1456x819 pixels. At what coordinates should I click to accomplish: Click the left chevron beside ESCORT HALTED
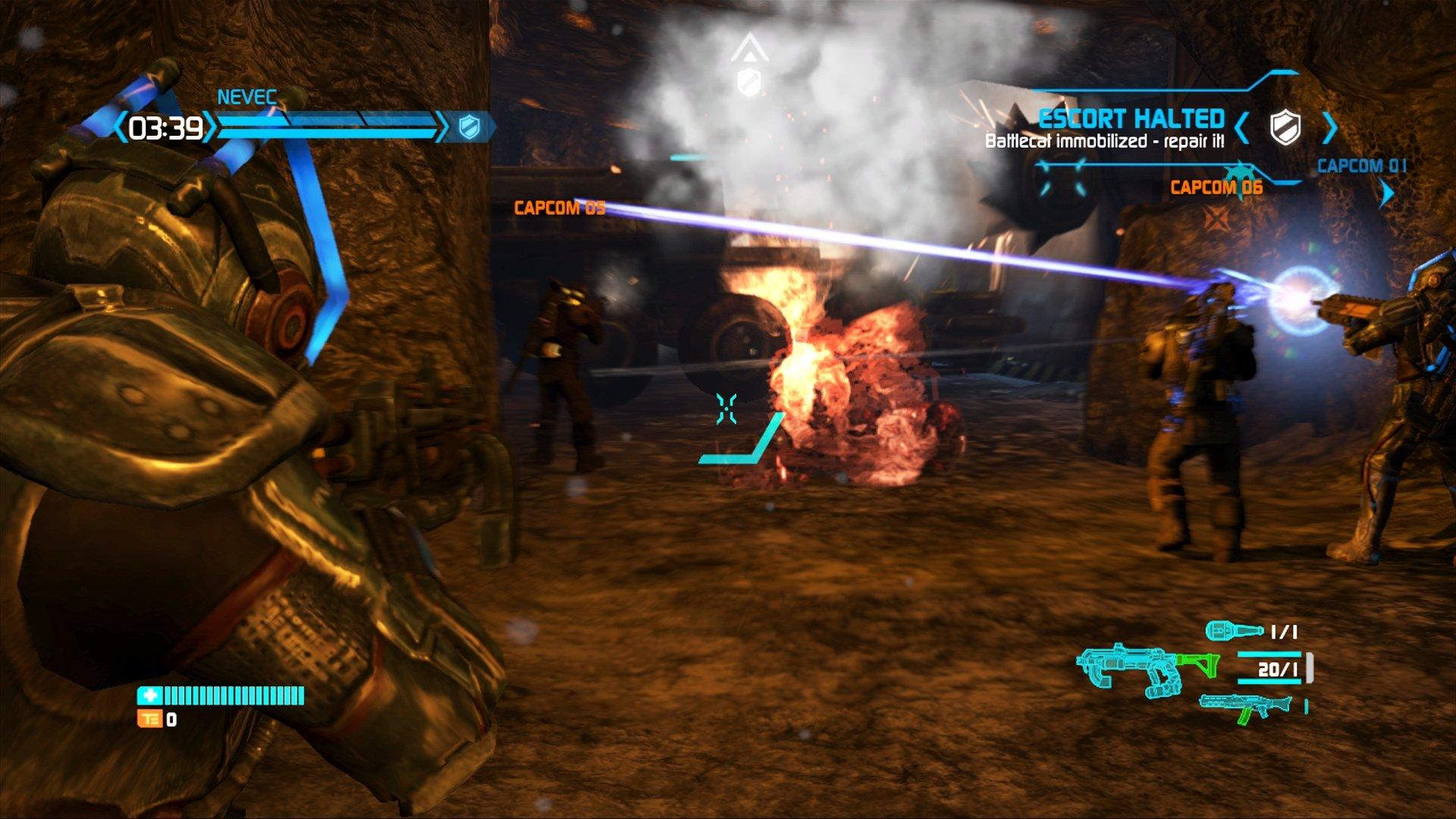[1241, 127]
